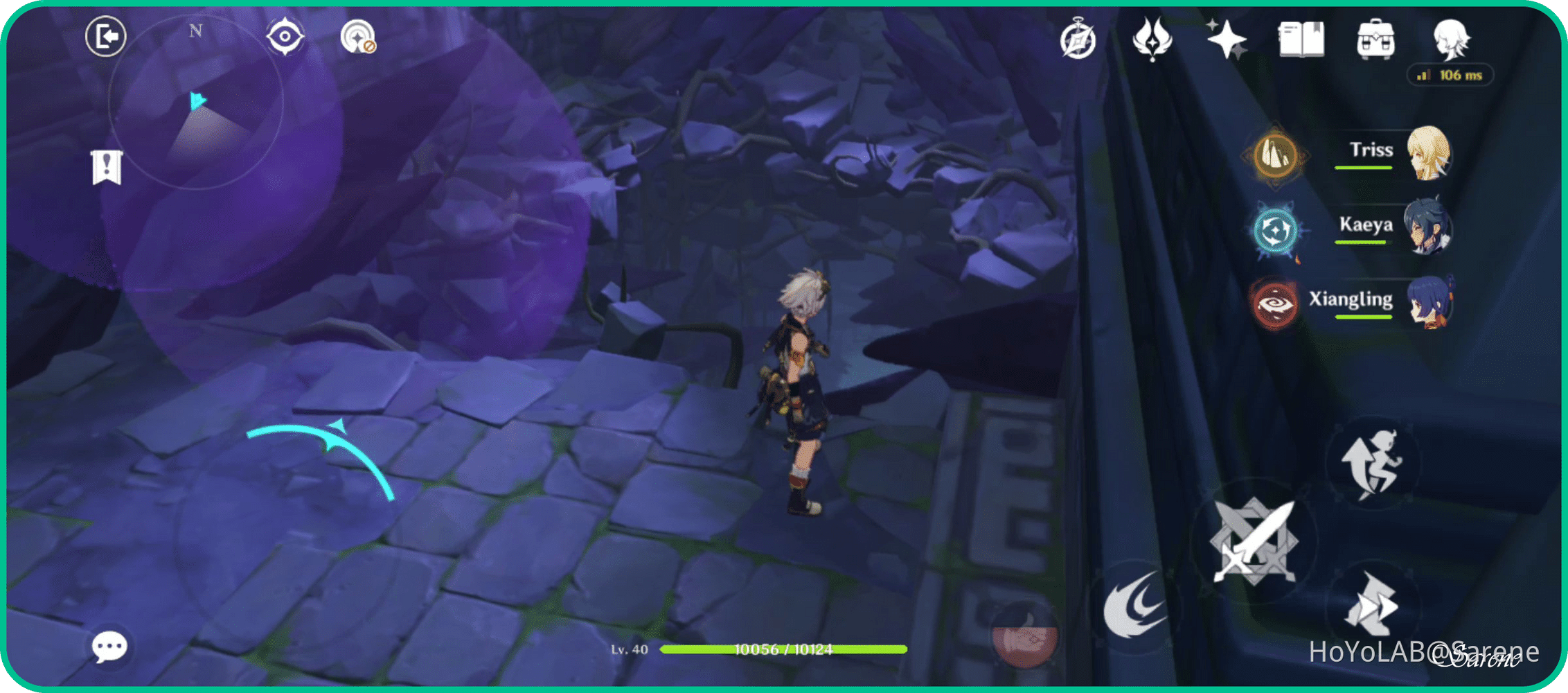The image size is (1568, 693).
Task: Open the chat bubble icon
Action: coord(109,649)
